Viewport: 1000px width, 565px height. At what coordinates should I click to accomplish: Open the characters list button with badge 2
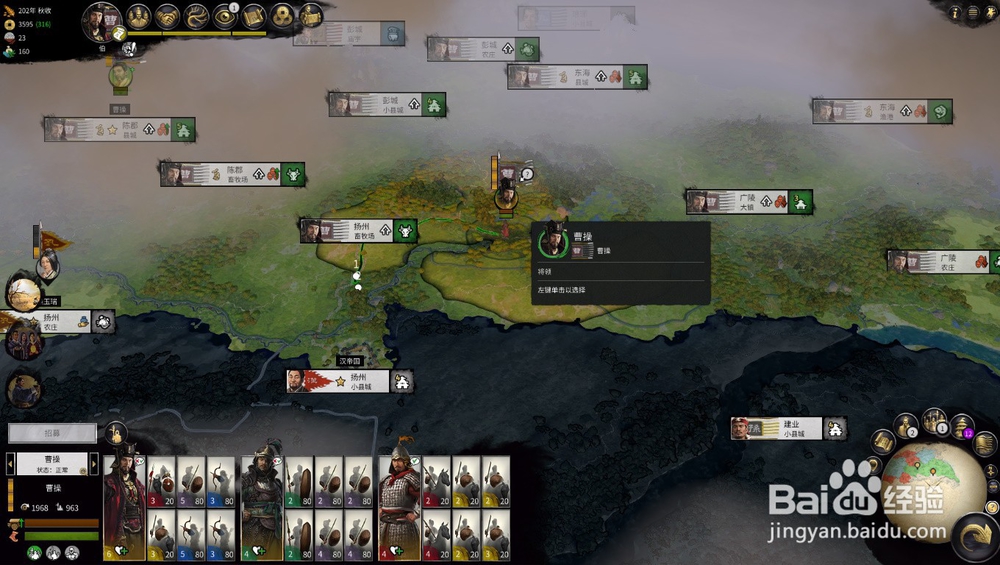[x=906, y=425]
